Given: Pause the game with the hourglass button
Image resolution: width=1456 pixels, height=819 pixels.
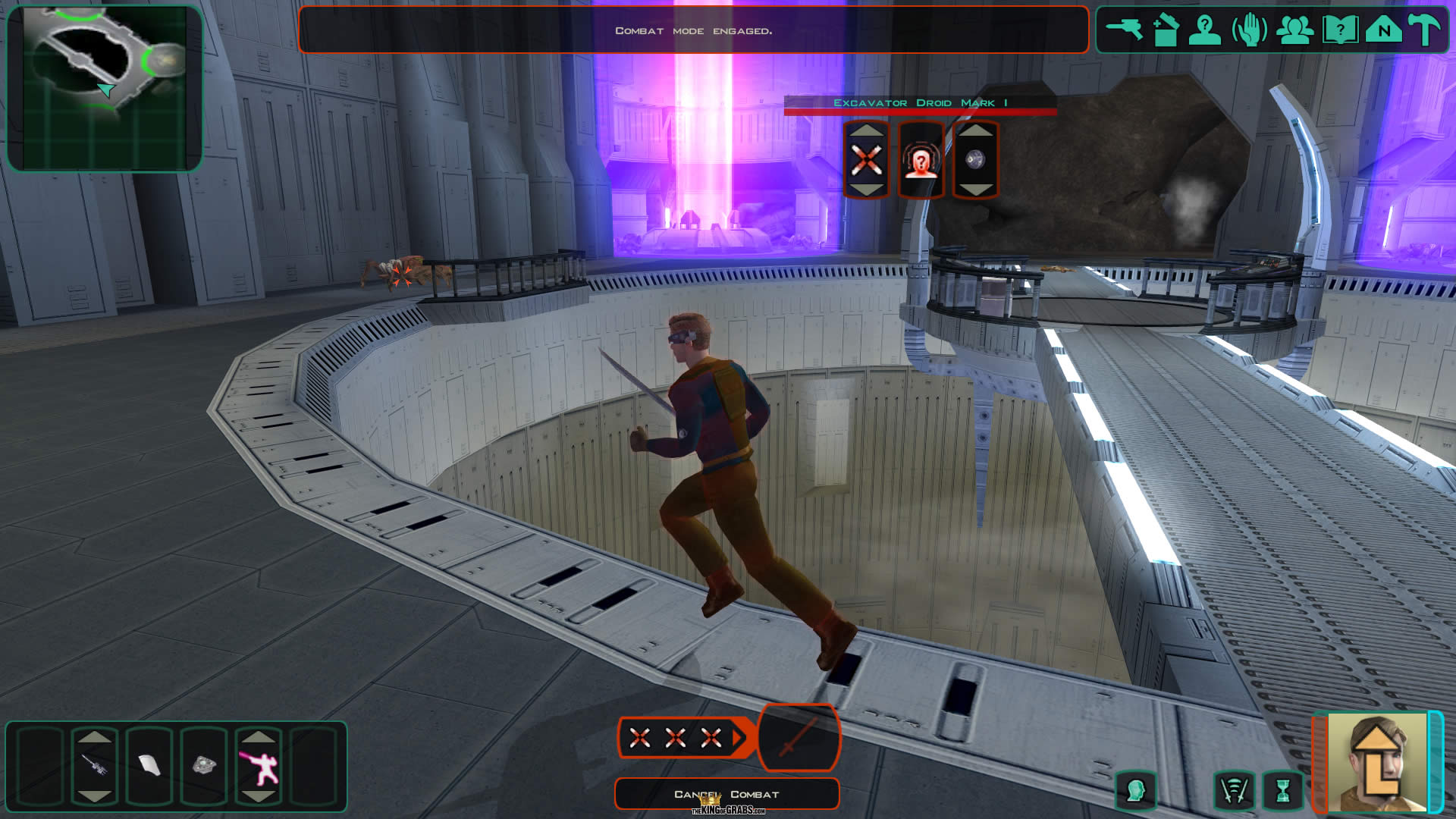Looking at the screenshot, I should [1282, 791].
